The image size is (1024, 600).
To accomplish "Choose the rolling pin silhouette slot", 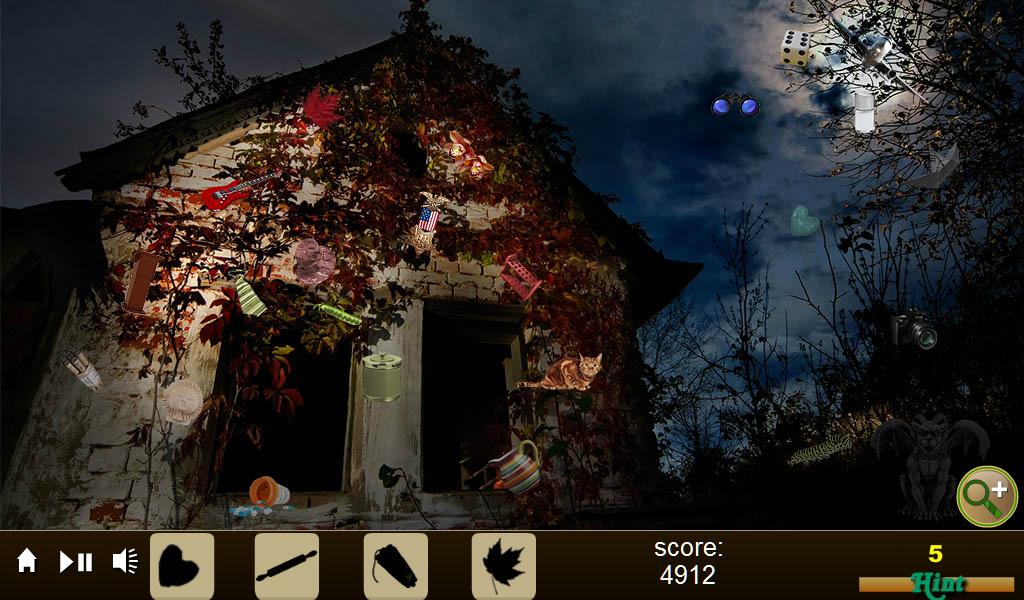I will pyautogui.click(x=287, y=566).
